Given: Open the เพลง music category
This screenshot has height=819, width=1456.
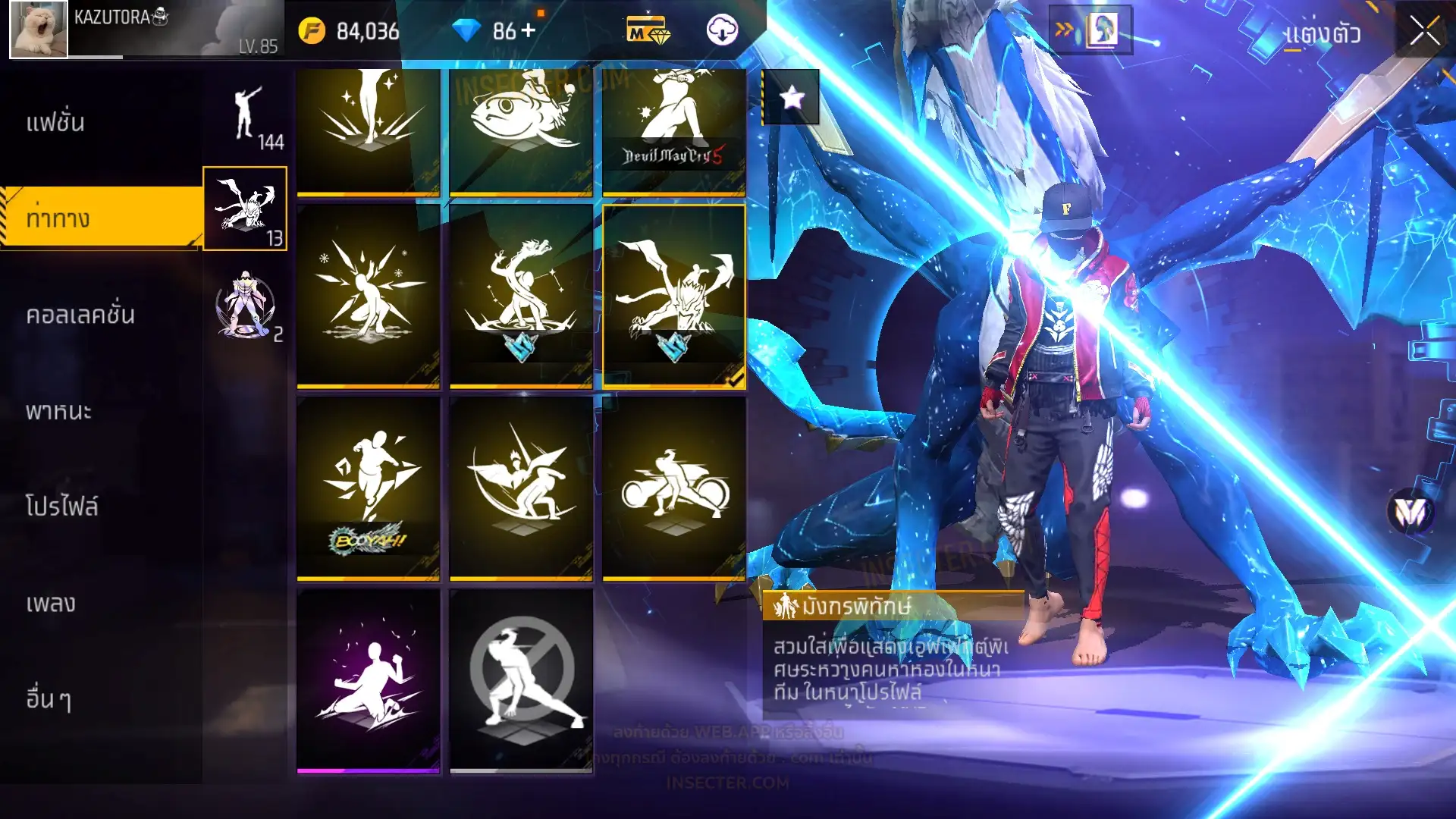Looking at the screenshot, I should [x=51, y=603].
